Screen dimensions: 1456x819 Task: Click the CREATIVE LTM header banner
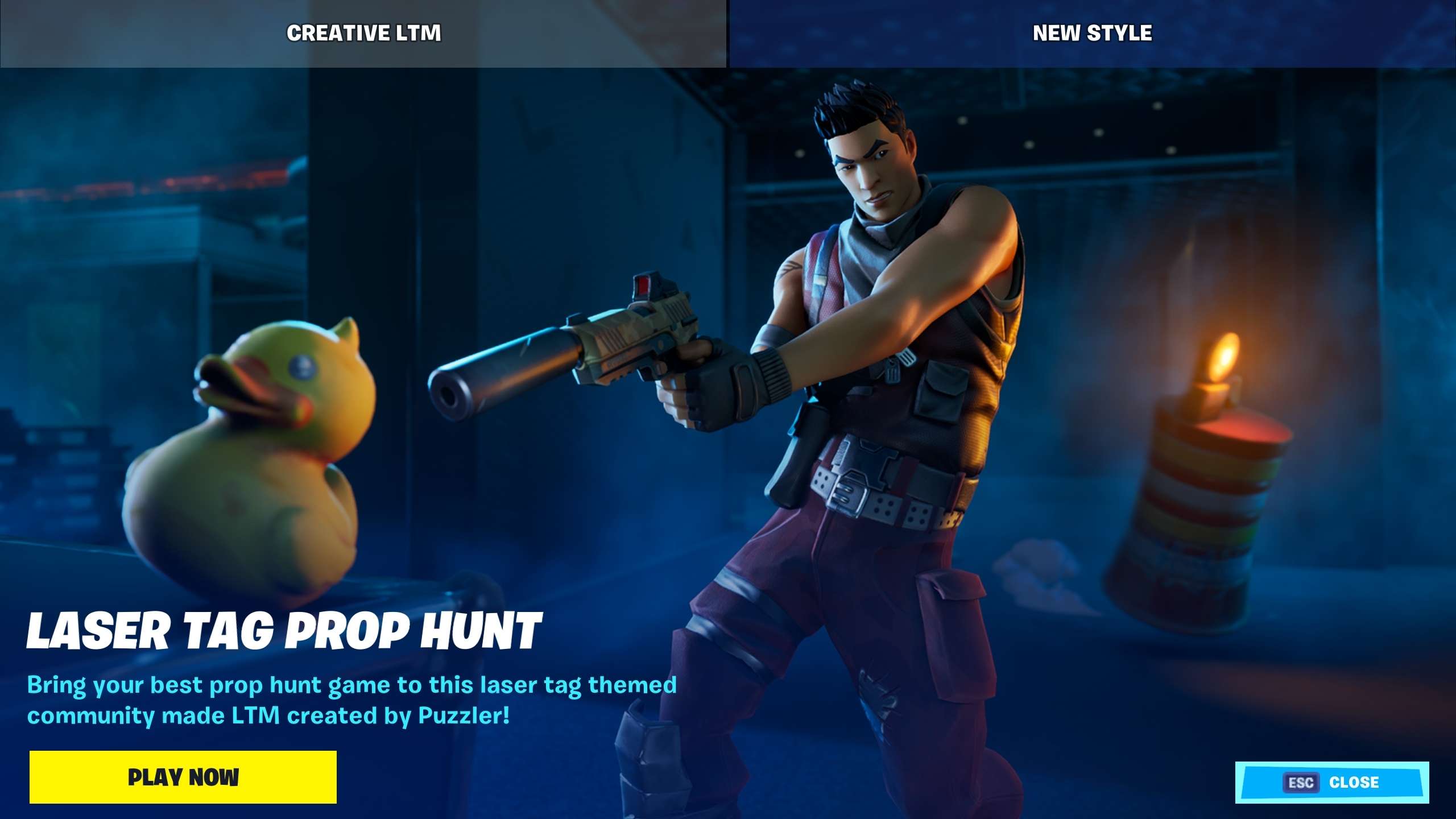[364, 32]
